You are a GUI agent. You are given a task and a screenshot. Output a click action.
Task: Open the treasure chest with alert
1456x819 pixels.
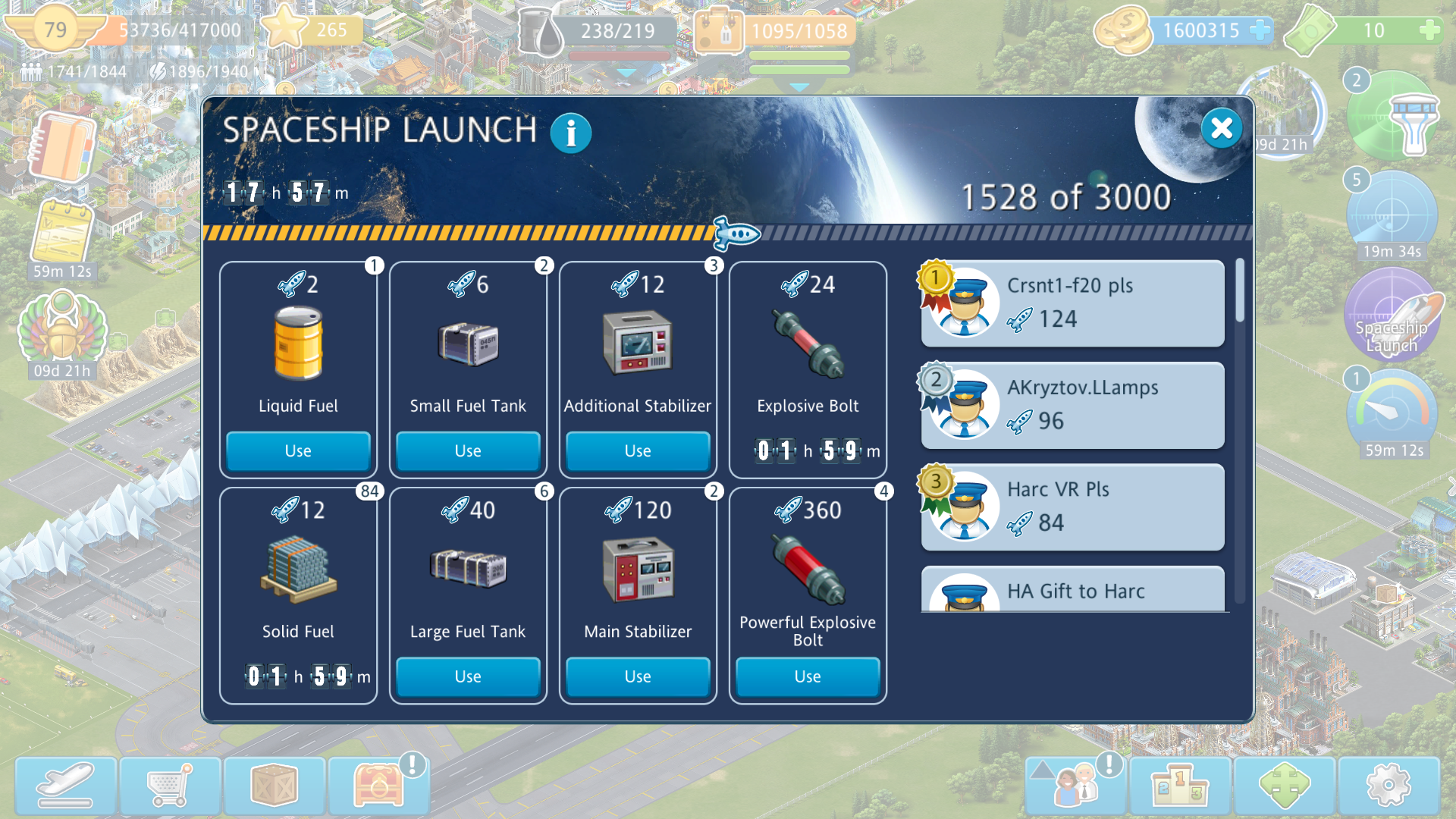coord(378,786)
